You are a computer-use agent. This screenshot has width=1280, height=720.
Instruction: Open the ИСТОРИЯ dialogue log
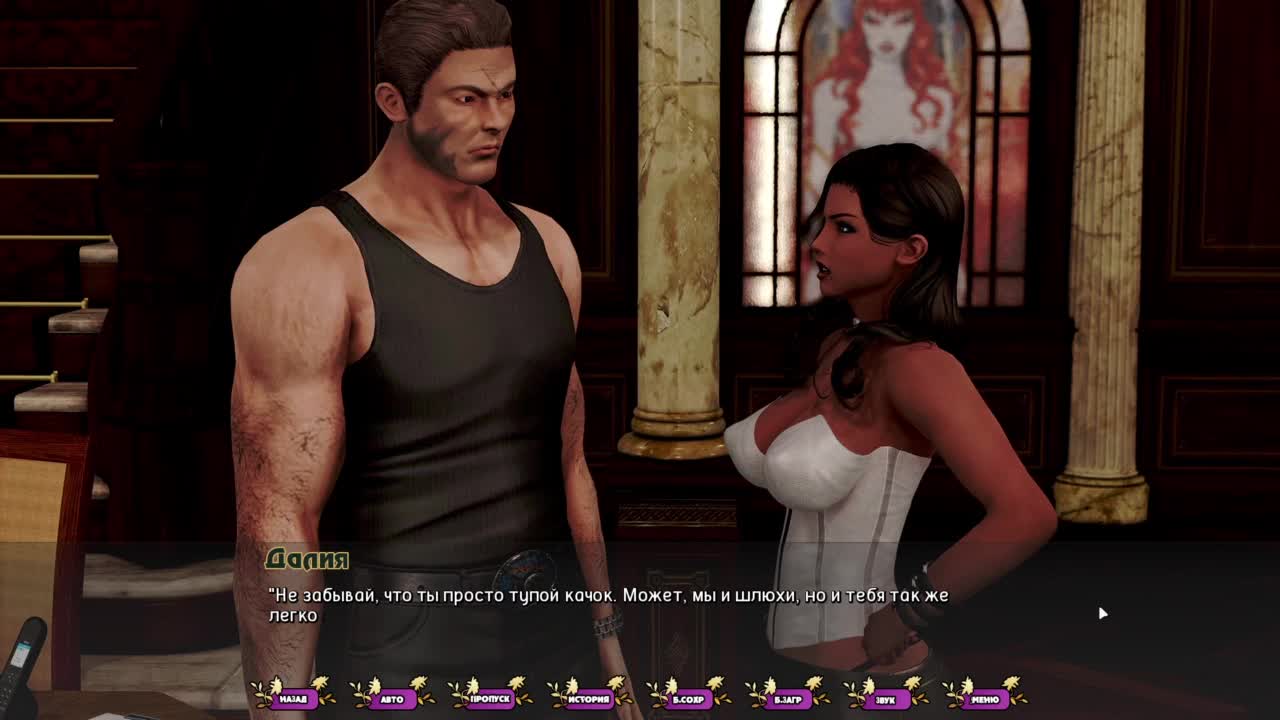[x=590, y=698]
